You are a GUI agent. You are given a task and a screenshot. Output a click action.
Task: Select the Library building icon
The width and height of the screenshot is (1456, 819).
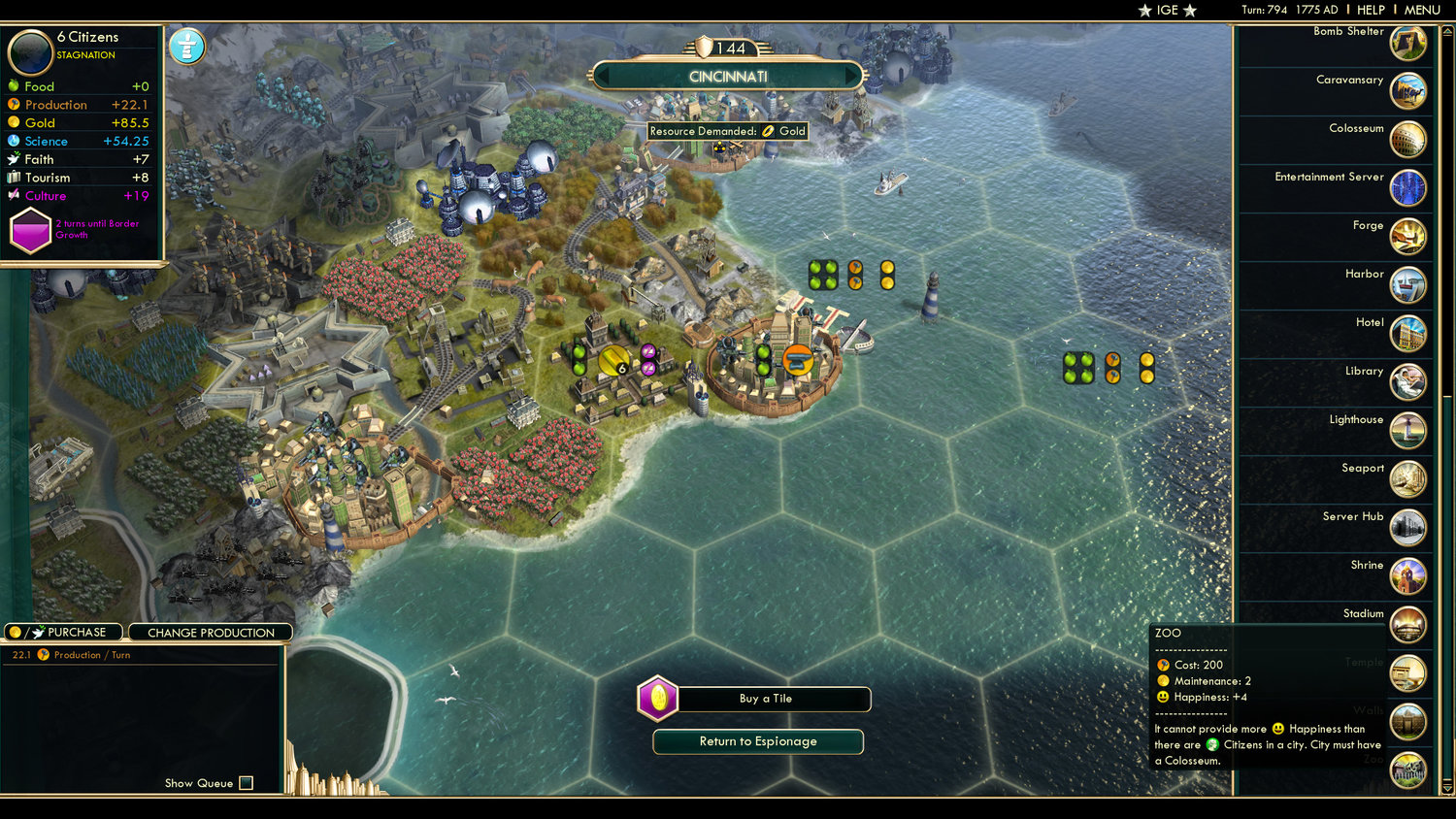pyautogui.click(x=1408, y=382)
